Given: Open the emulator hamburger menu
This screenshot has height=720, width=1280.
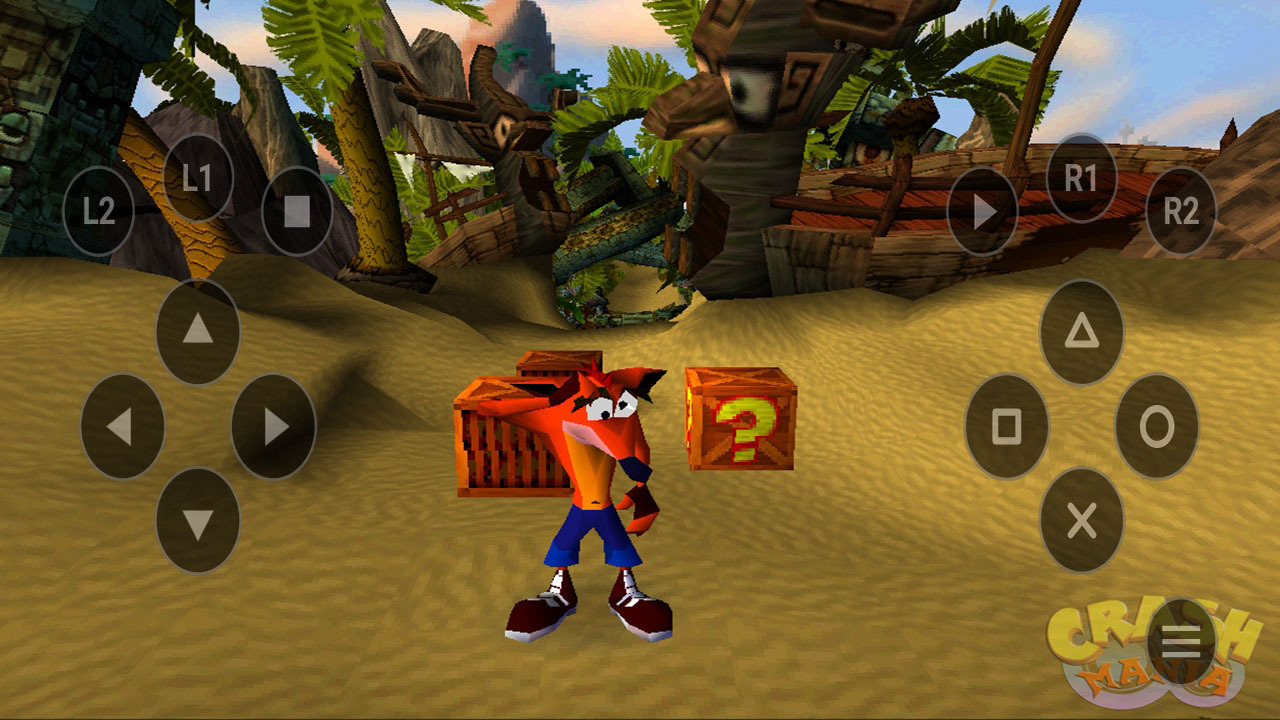Looking at the screenshot, I should click(x=1181, y=642).
